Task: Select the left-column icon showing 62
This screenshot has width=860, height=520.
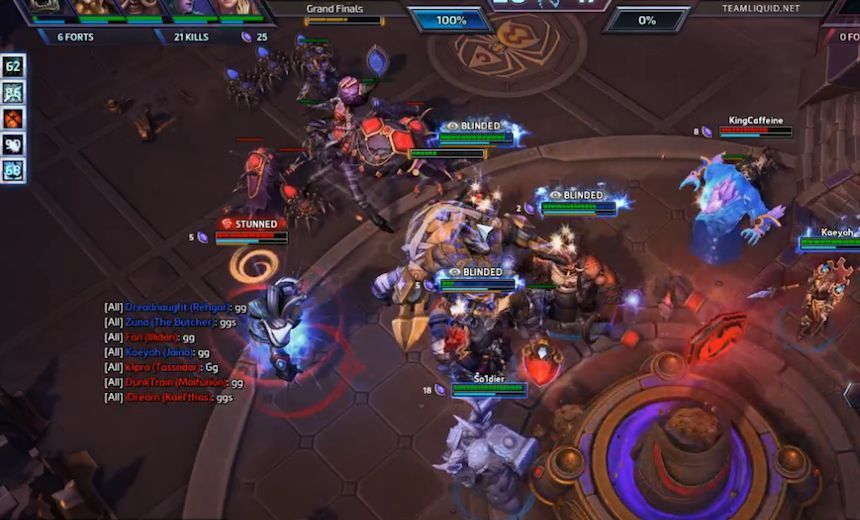Action: [13, 67]
